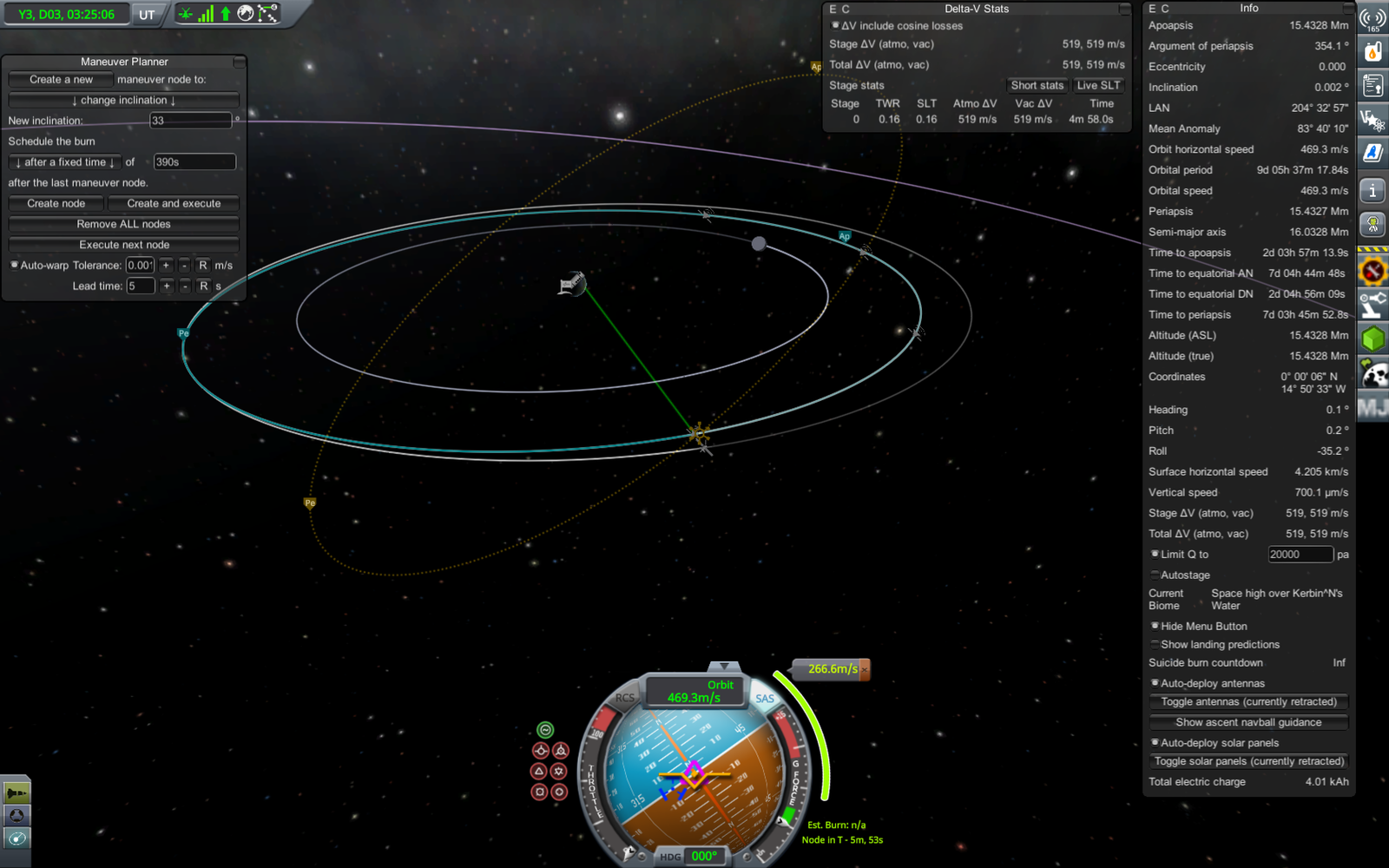Screen dimensions: 1389x868
Task: Enable Show landing predictions
Action: (x=1155, y=645)
